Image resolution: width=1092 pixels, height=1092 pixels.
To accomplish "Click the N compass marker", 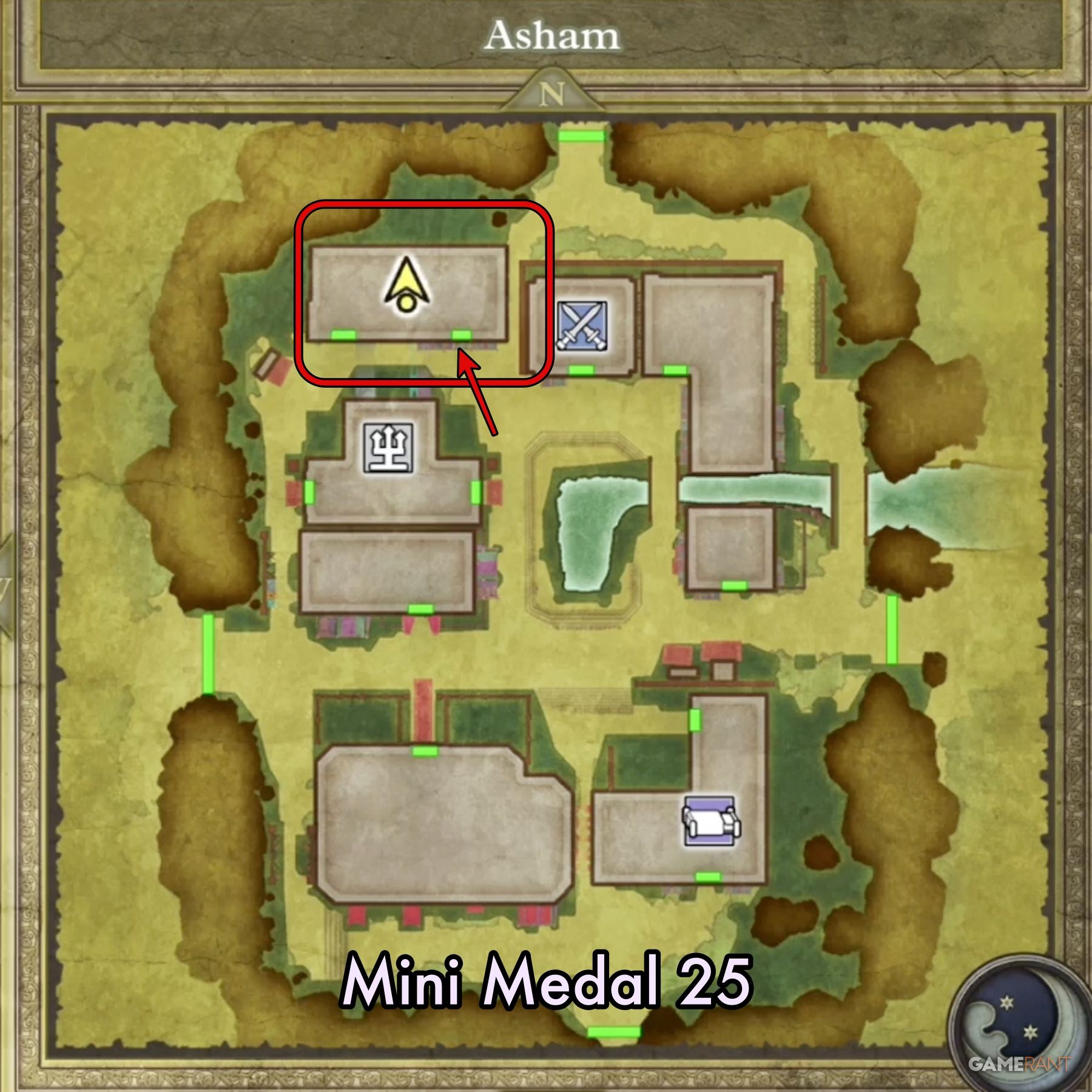I will 553,92.
